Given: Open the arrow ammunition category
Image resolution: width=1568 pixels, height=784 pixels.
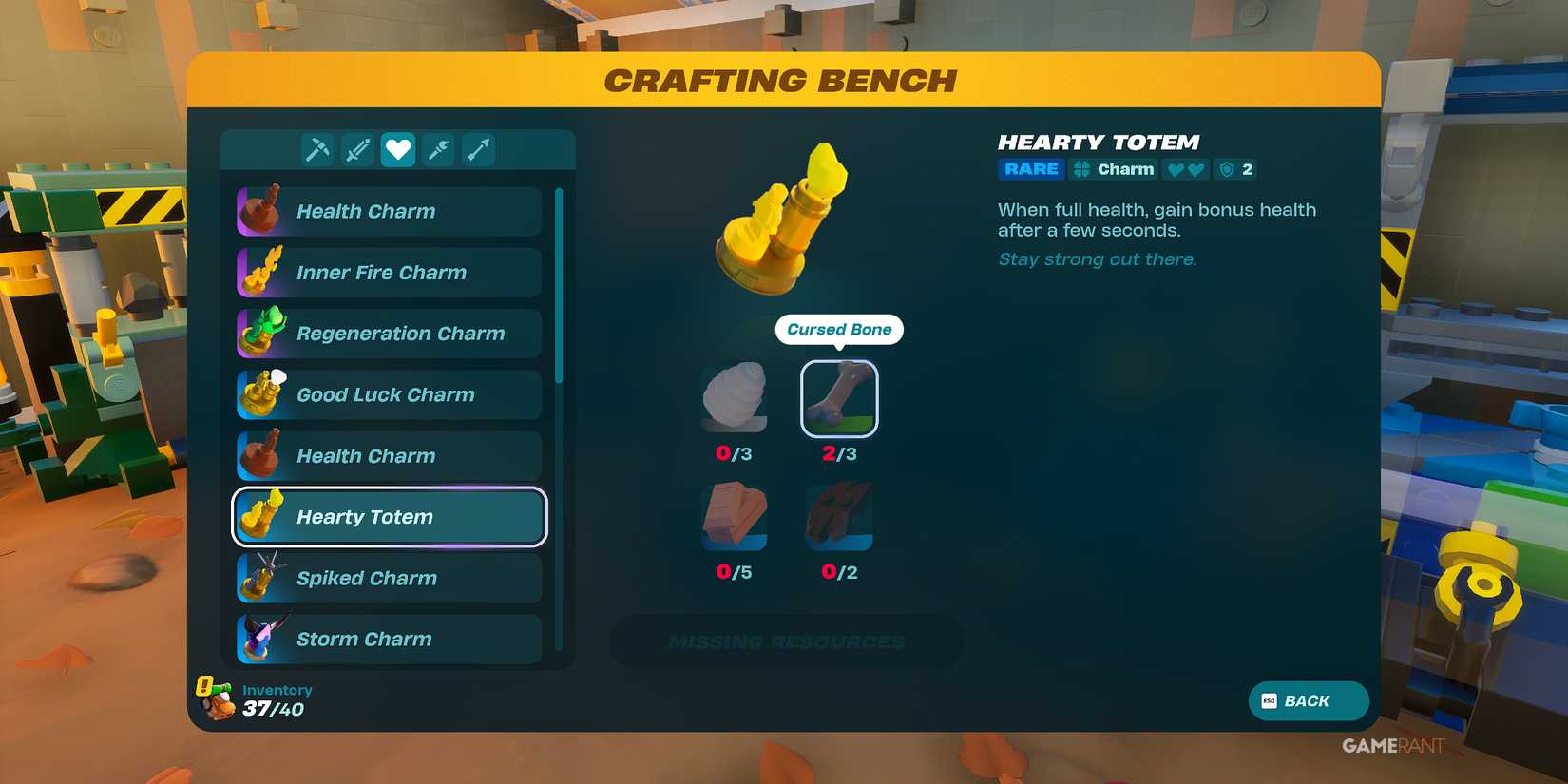Looking at the screenshot, I should tap(478, 149).
